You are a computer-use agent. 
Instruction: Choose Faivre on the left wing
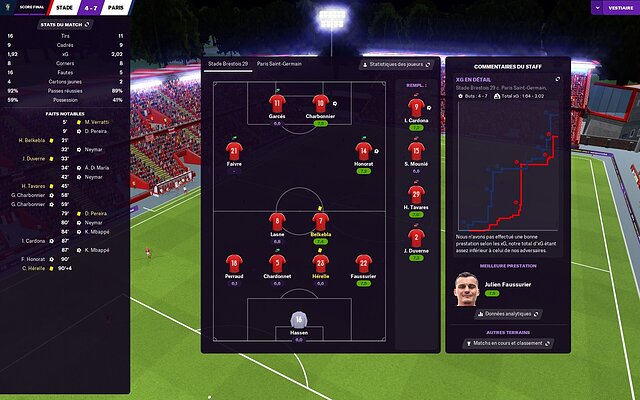[x=233, y=151]
